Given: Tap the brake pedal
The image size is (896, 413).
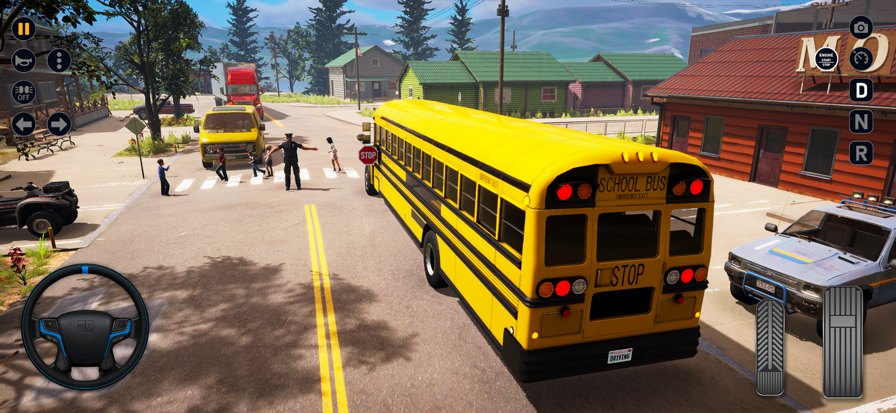Looking at the screenshot, I should pyautogui.click(x=770, y=345).
